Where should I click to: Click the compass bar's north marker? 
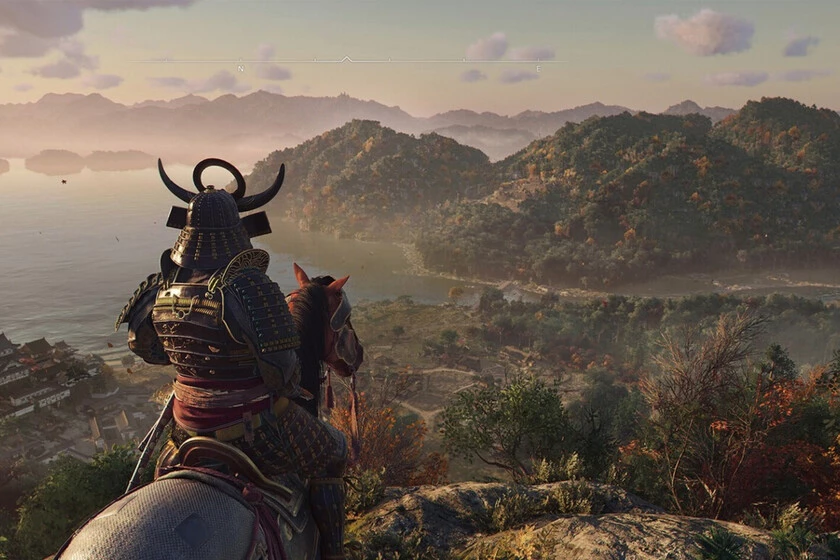(x=241, y=67)
